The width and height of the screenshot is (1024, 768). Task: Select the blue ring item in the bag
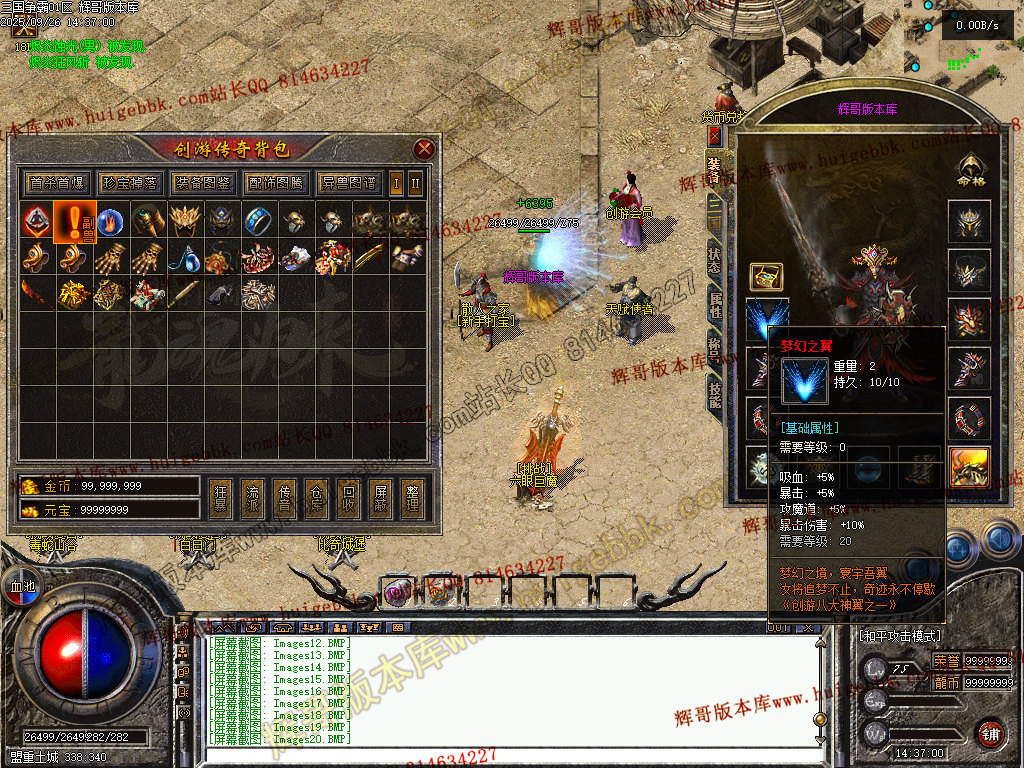pos(258,220)
